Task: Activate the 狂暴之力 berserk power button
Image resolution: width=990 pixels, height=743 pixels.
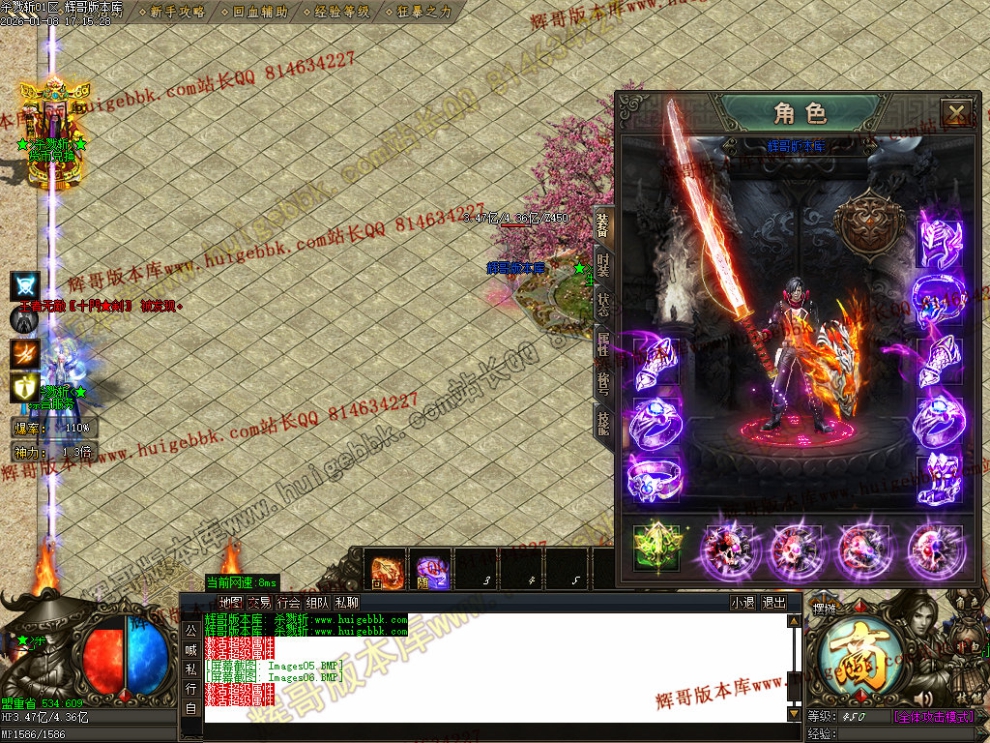Action: (x=424, y=12)
